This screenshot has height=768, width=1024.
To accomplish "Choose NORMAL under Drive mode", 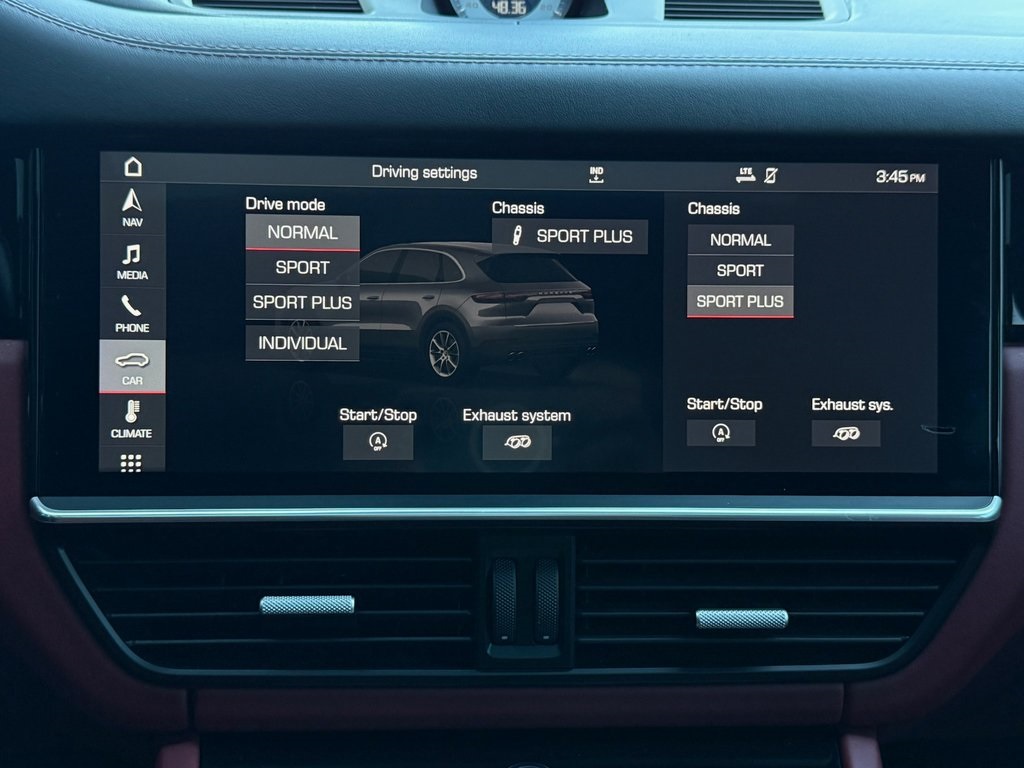I will tap(302, 233).
